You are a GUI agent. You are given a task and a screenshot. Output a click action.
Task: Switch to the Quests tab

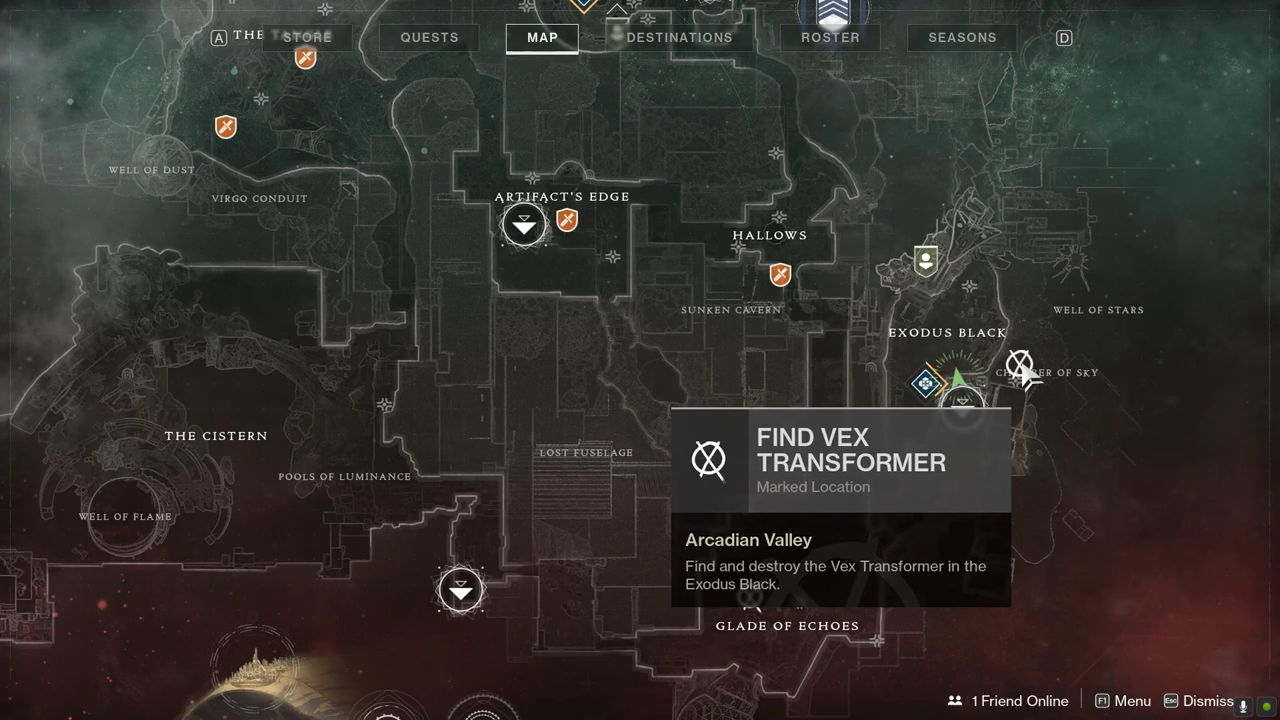[429, 38]
